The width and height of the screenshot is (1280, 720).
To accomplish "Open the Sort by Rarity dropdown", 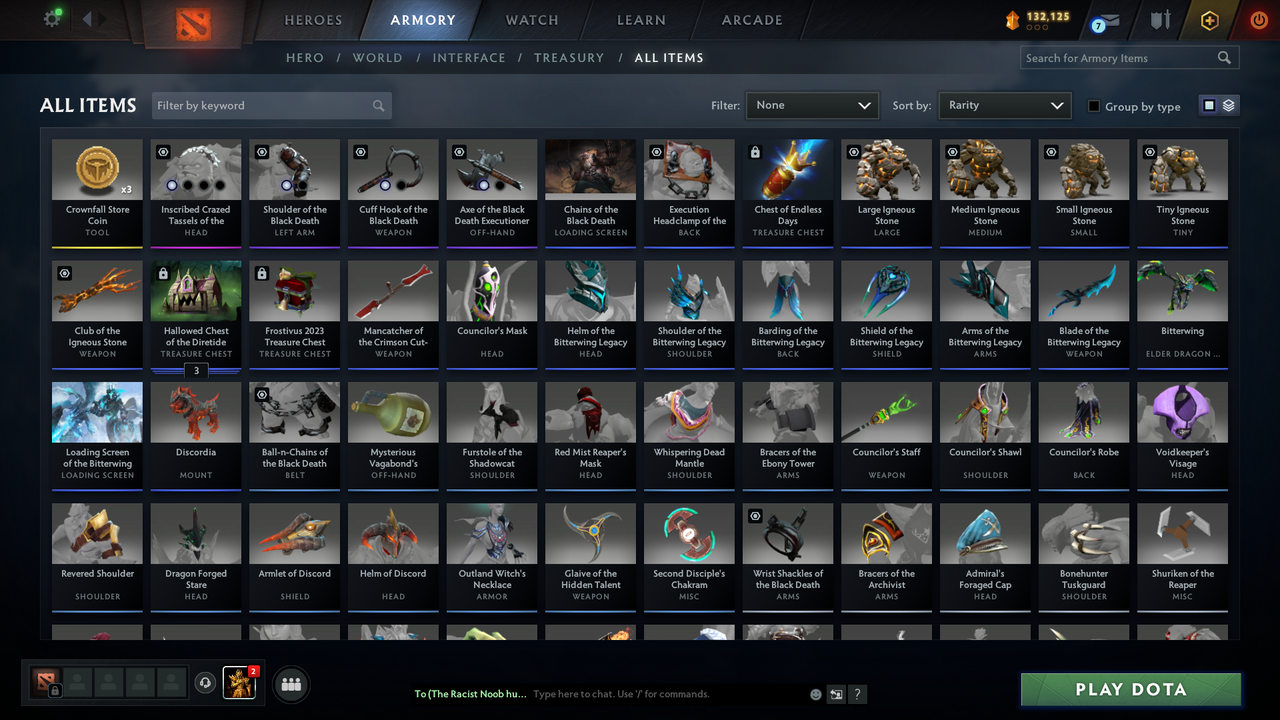I will pos(1004,105).
